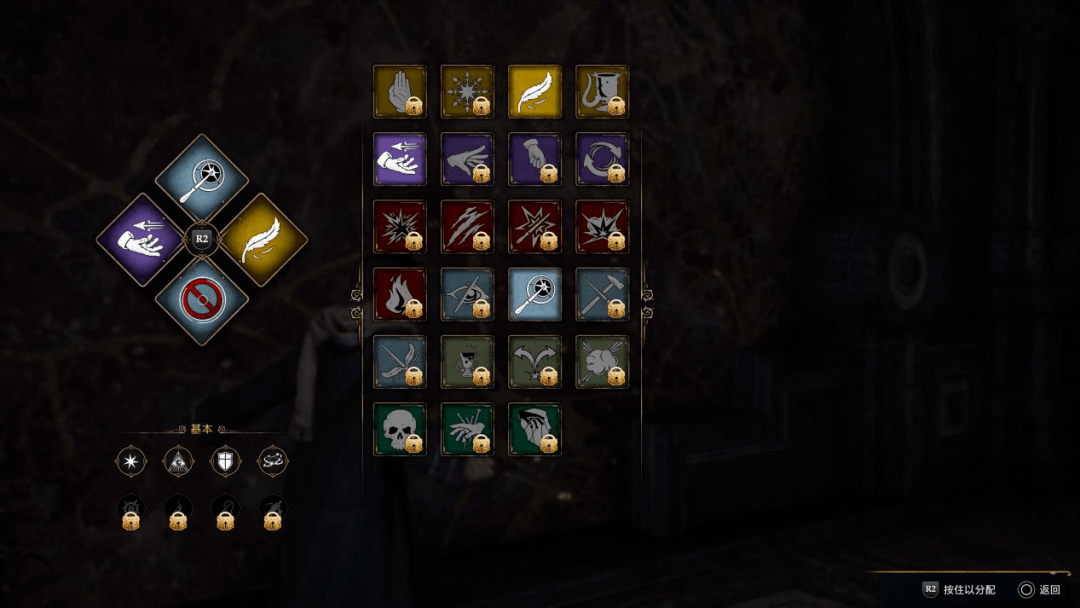This screenshot has width=1080, height=608.
Task: Click the locked yellow raised-hand spell
Action: click(x=399, y=92)
